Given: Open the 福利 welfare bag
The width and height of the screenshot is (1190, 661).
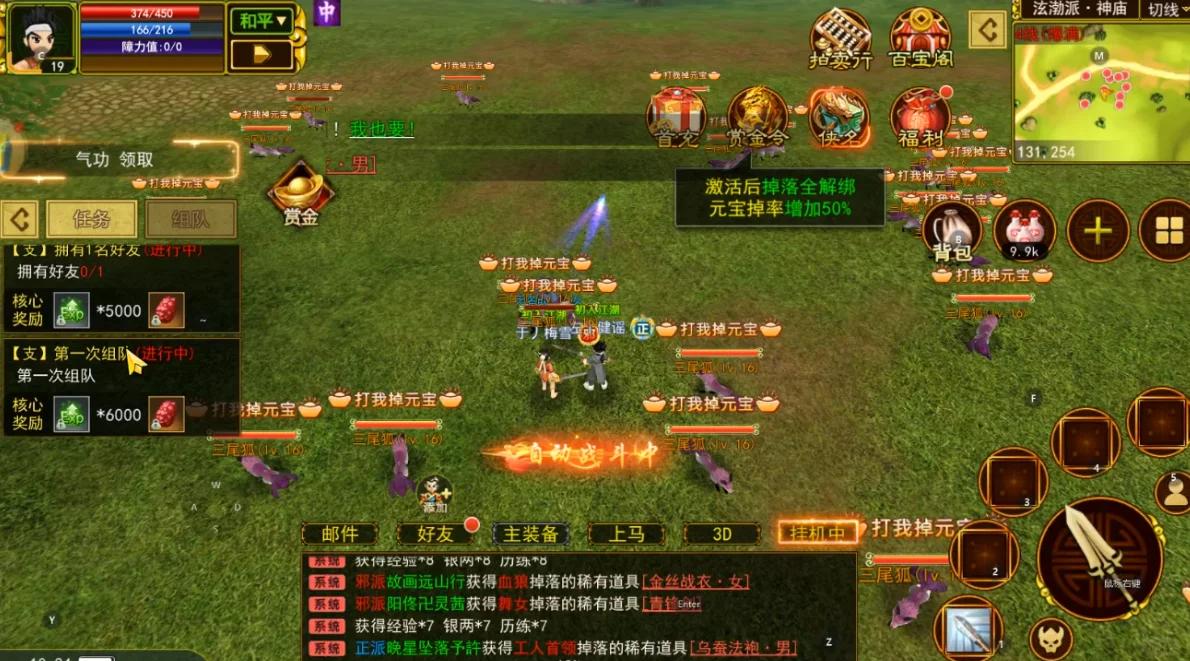Looking at the screenshot, I should point(919,118).
